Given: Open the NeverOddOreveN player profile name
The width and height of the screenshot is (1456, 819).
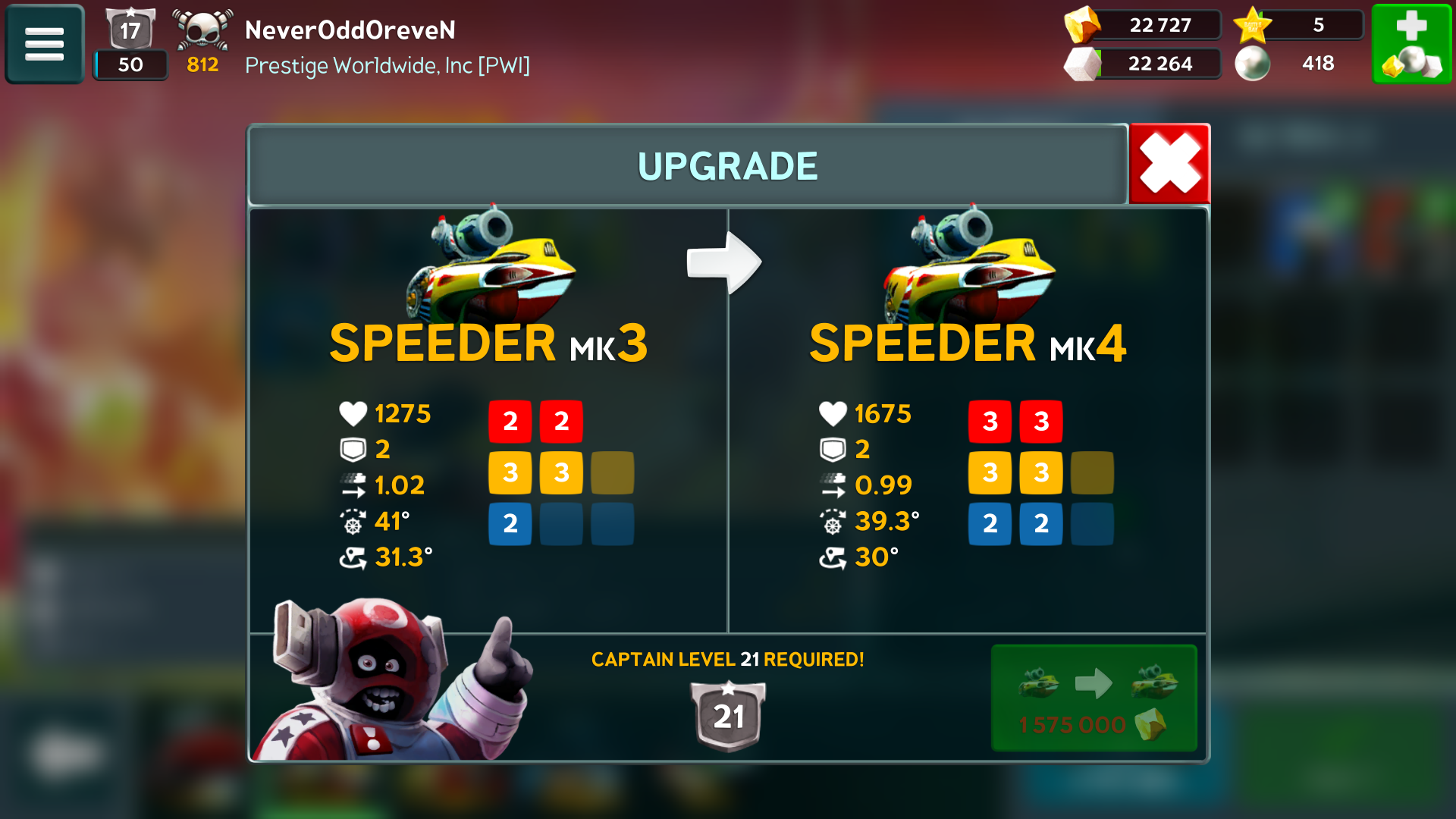Looking at the screenshot, I should tap(350, 30).
